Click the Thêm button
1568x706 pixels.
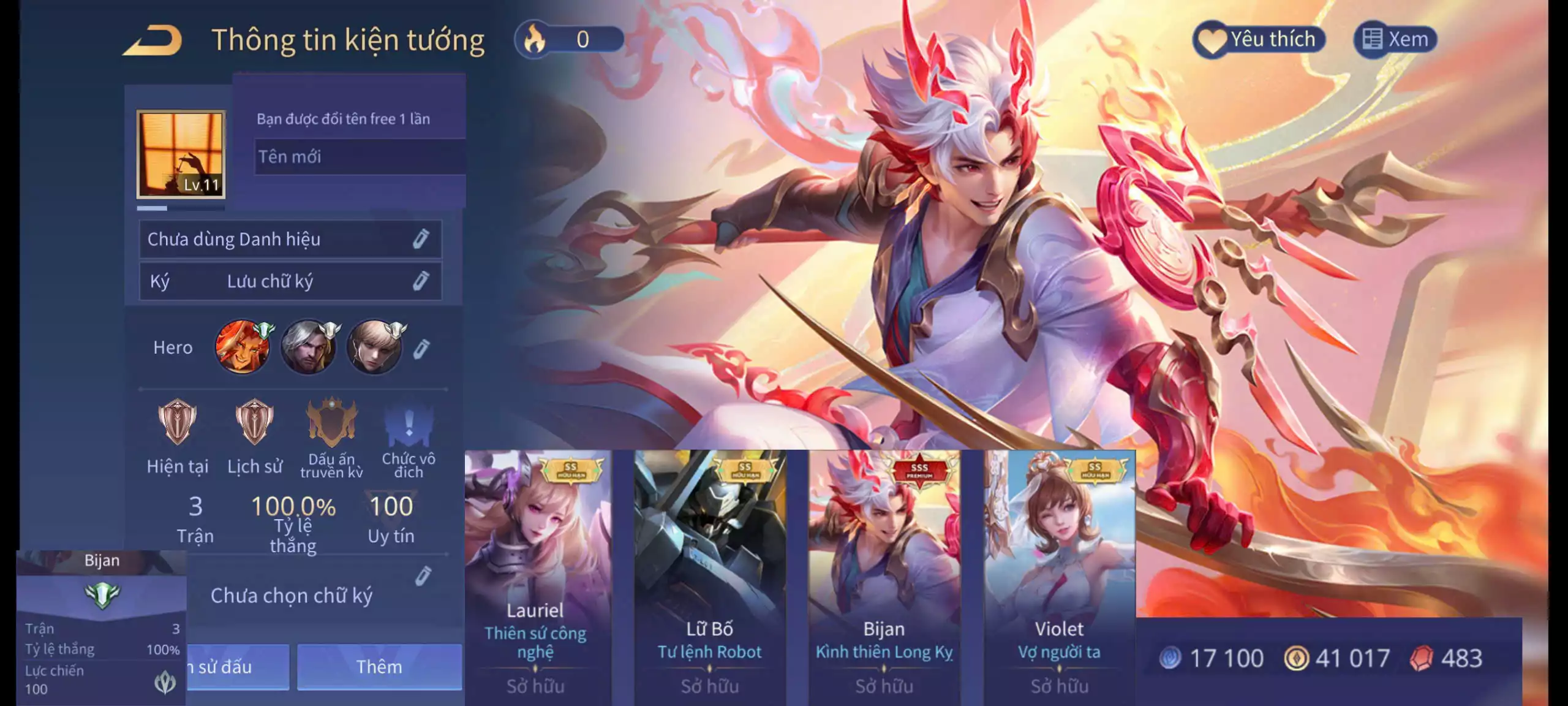tap(379, 667)
